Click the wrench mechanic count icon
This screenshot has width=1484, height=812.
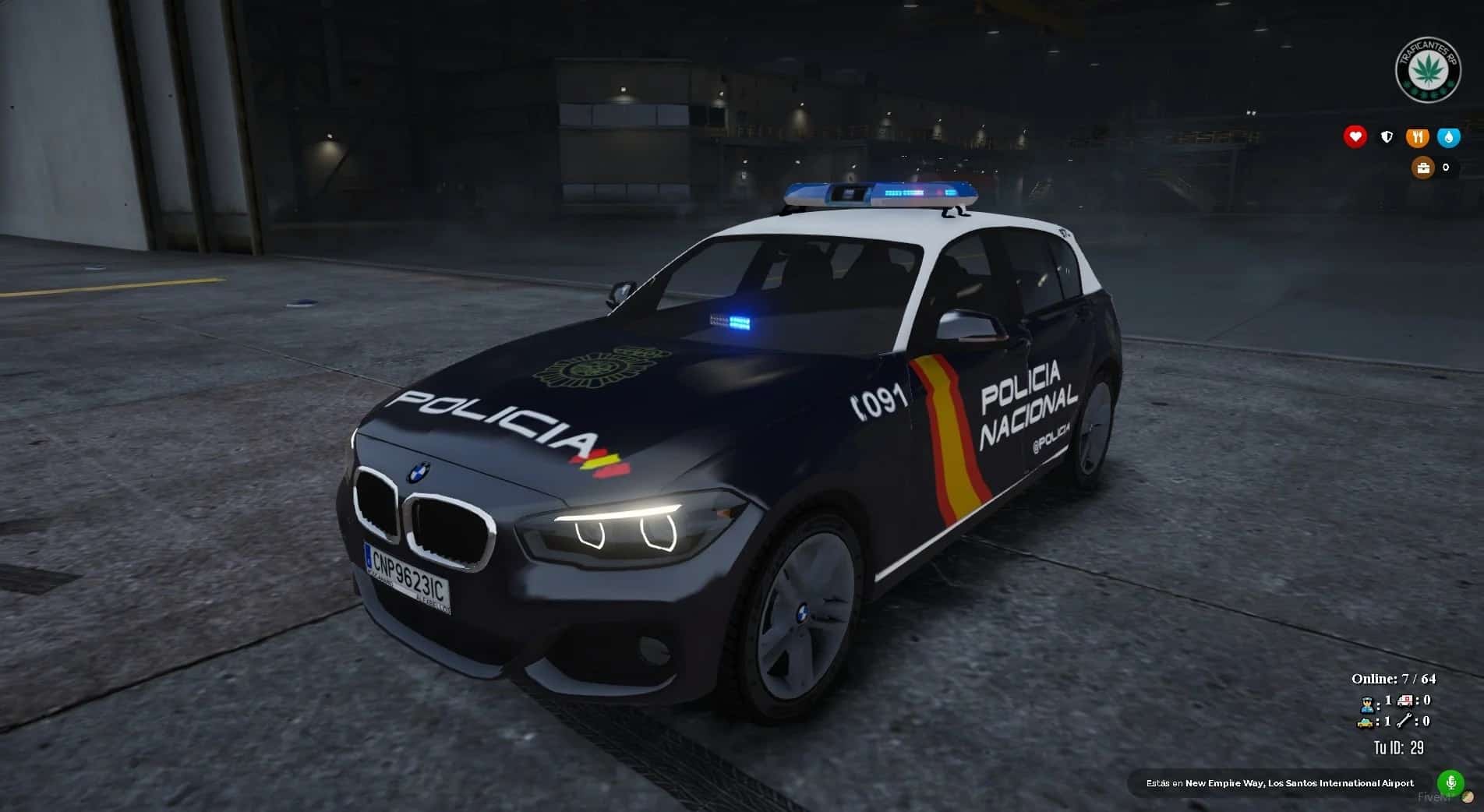coord(1405,722)
